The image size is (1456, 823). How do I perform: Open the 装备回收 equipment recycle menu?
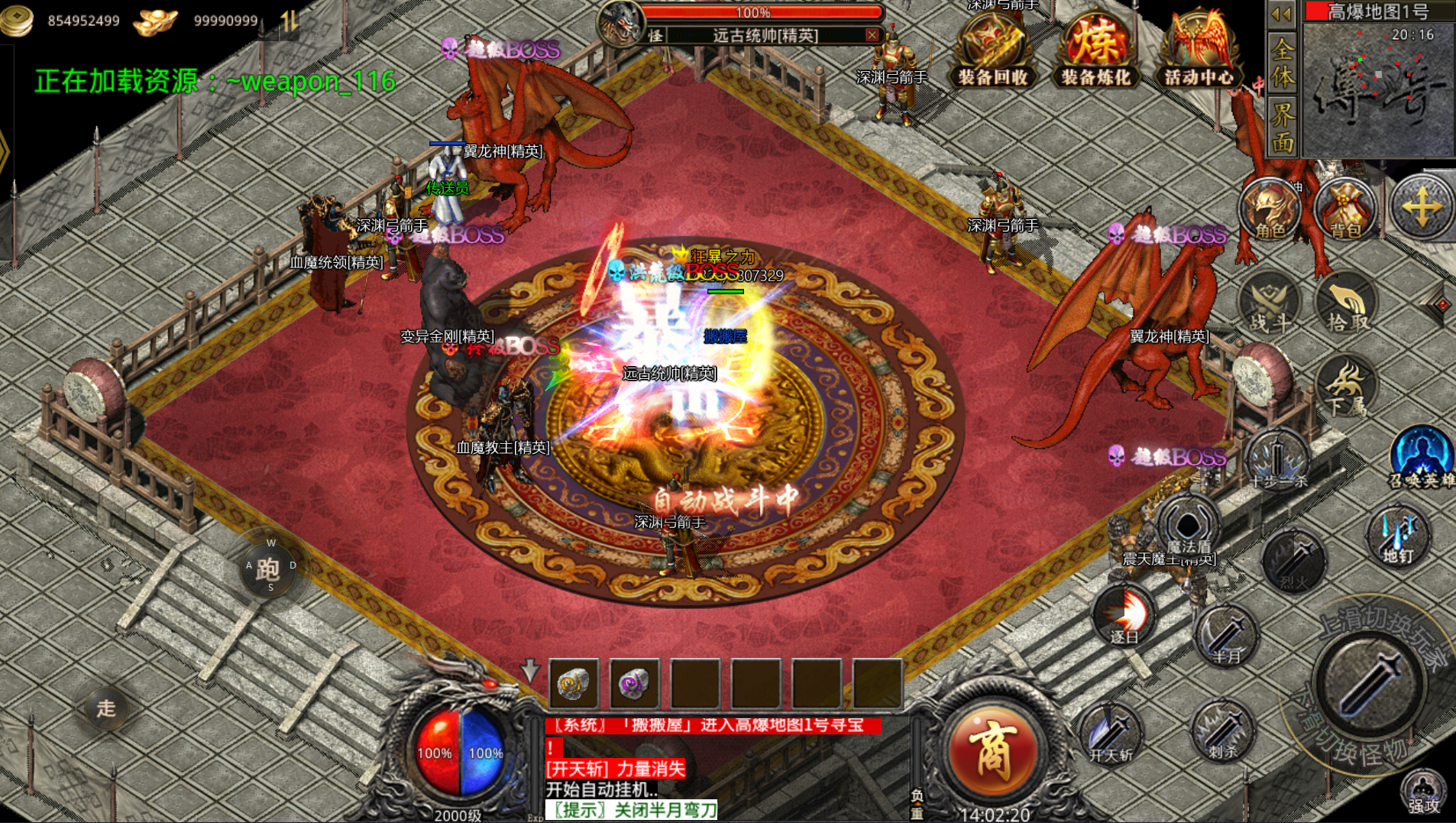click(x=992, y=50)
